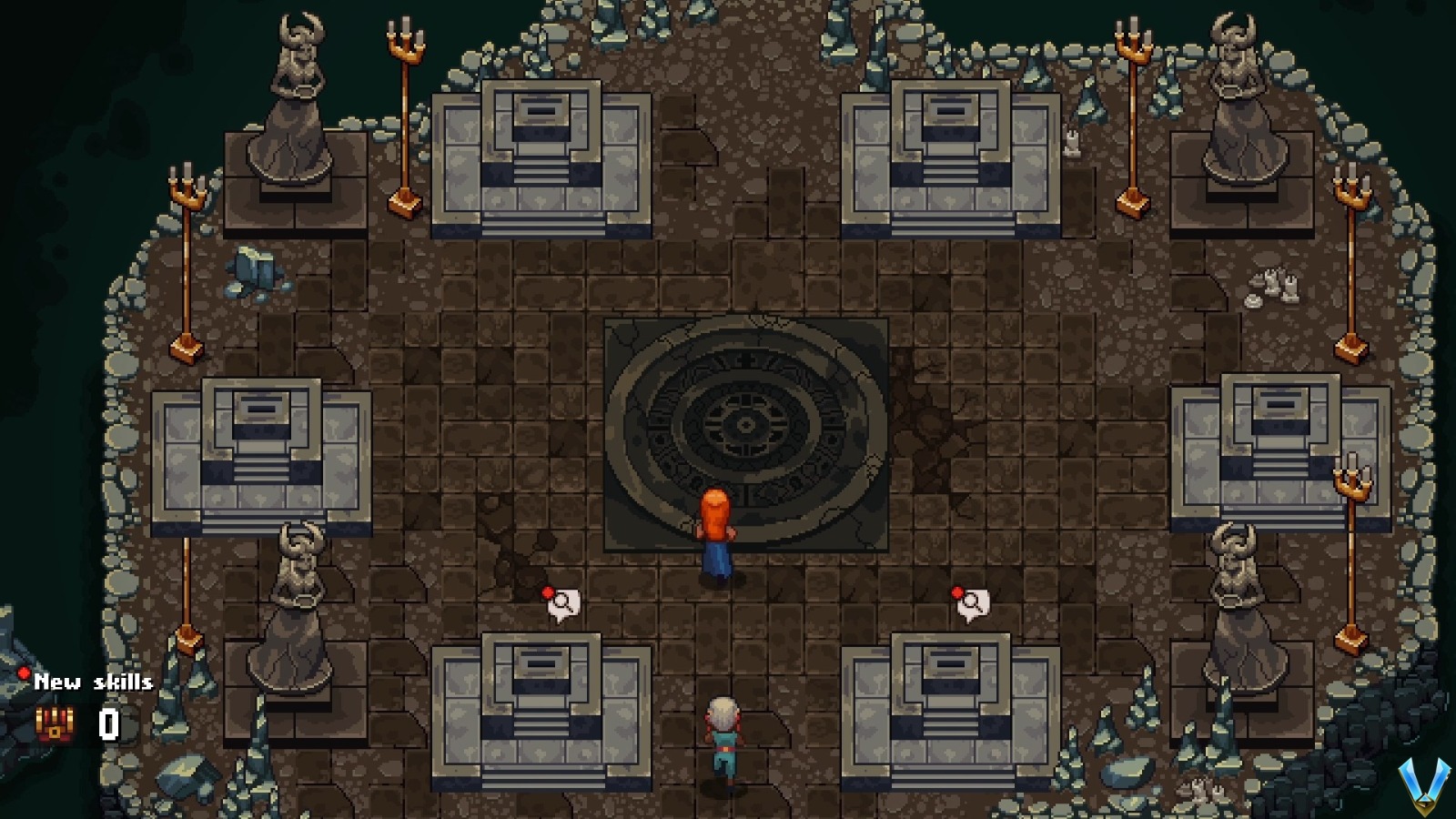
Task: Click the red notification dot beside New skills
Action: [x=23, y=673]
